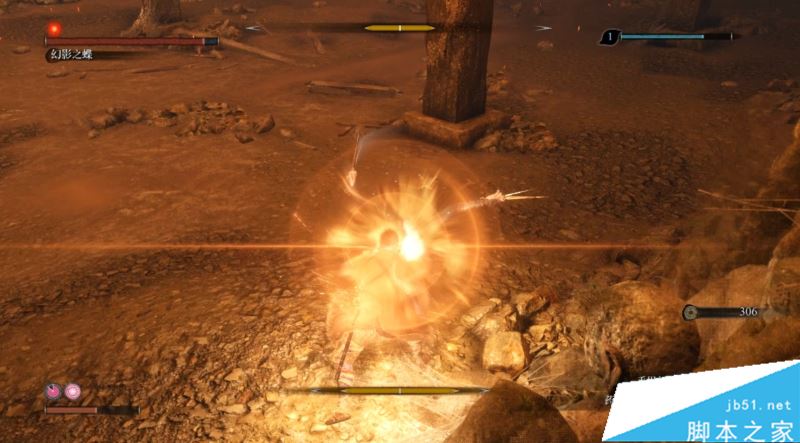800x443 pixels.
Task: Click the spirit emblem counter icon
Action: pos(608,38)
